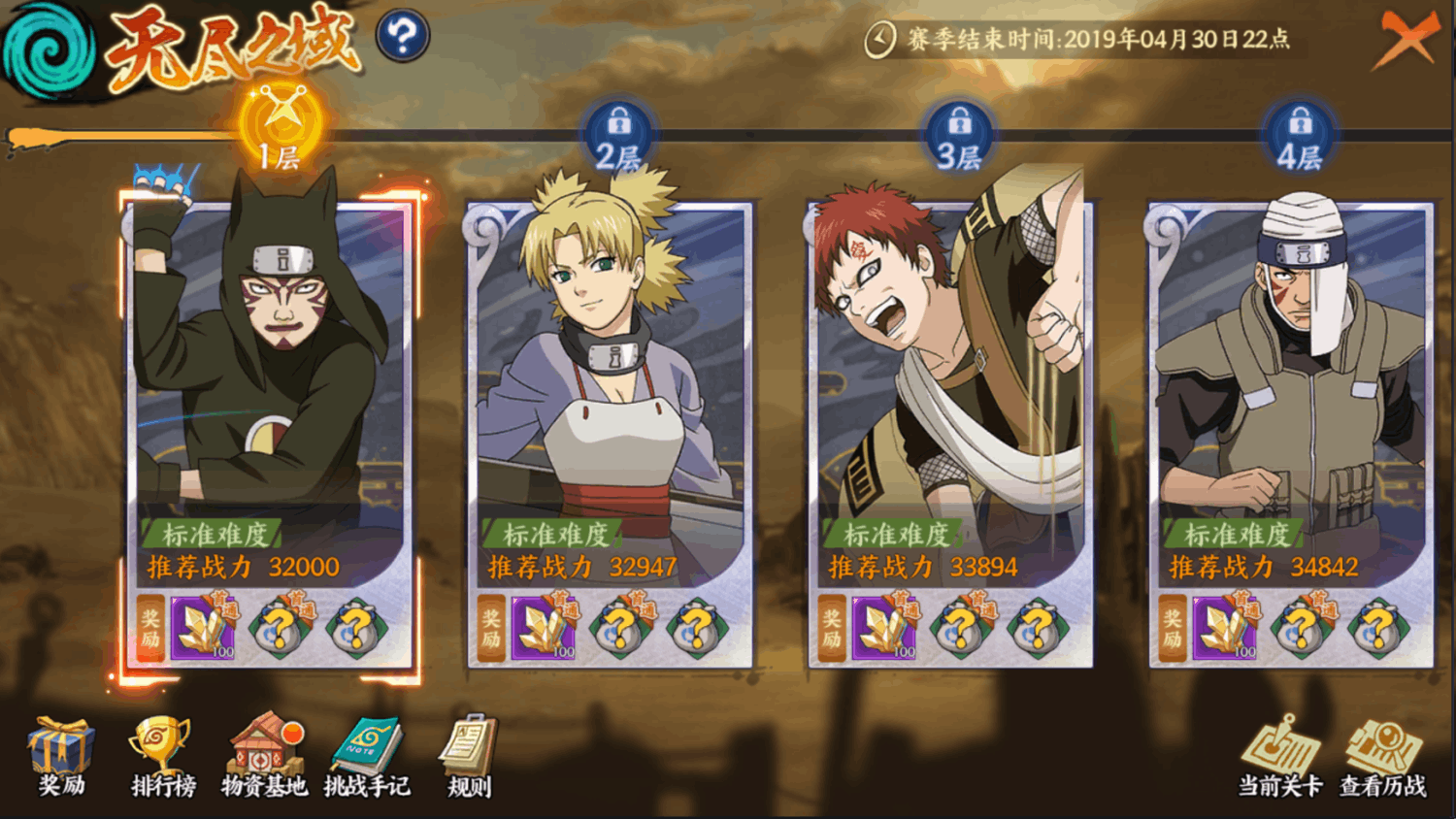The image size is (1456, 819).
Task: Select the floor 1 Kankuro stage card
Action: 269,388
